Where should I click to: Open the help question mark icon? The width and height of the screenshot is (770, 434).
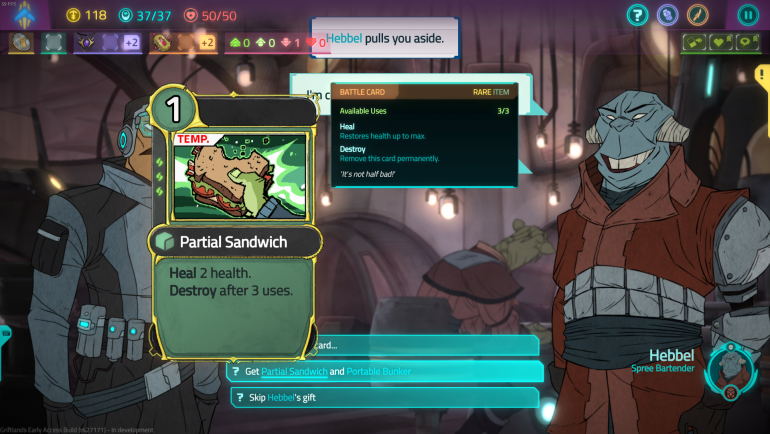638,15
